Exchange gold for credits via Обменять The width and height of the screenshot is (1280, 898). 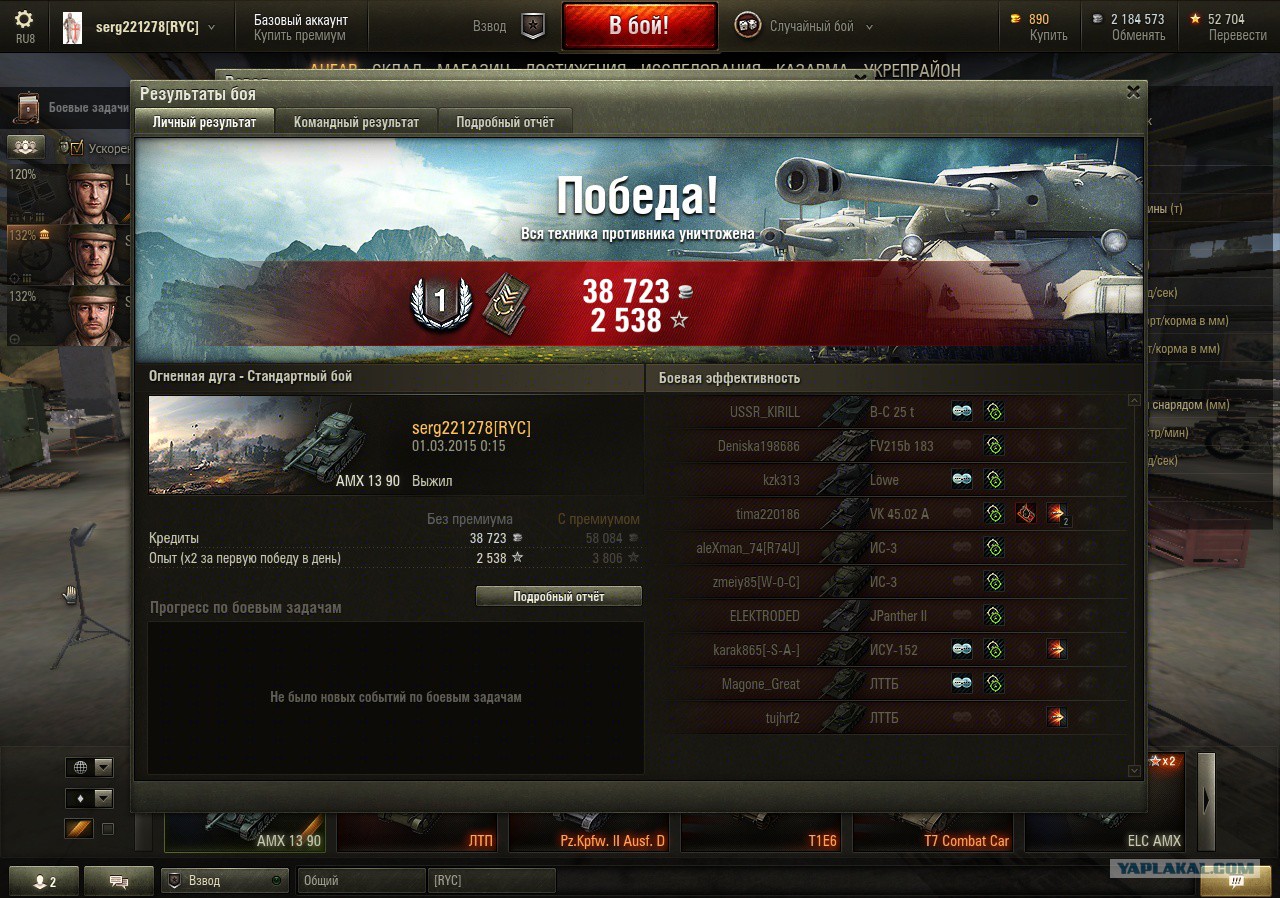(1138, 35)
